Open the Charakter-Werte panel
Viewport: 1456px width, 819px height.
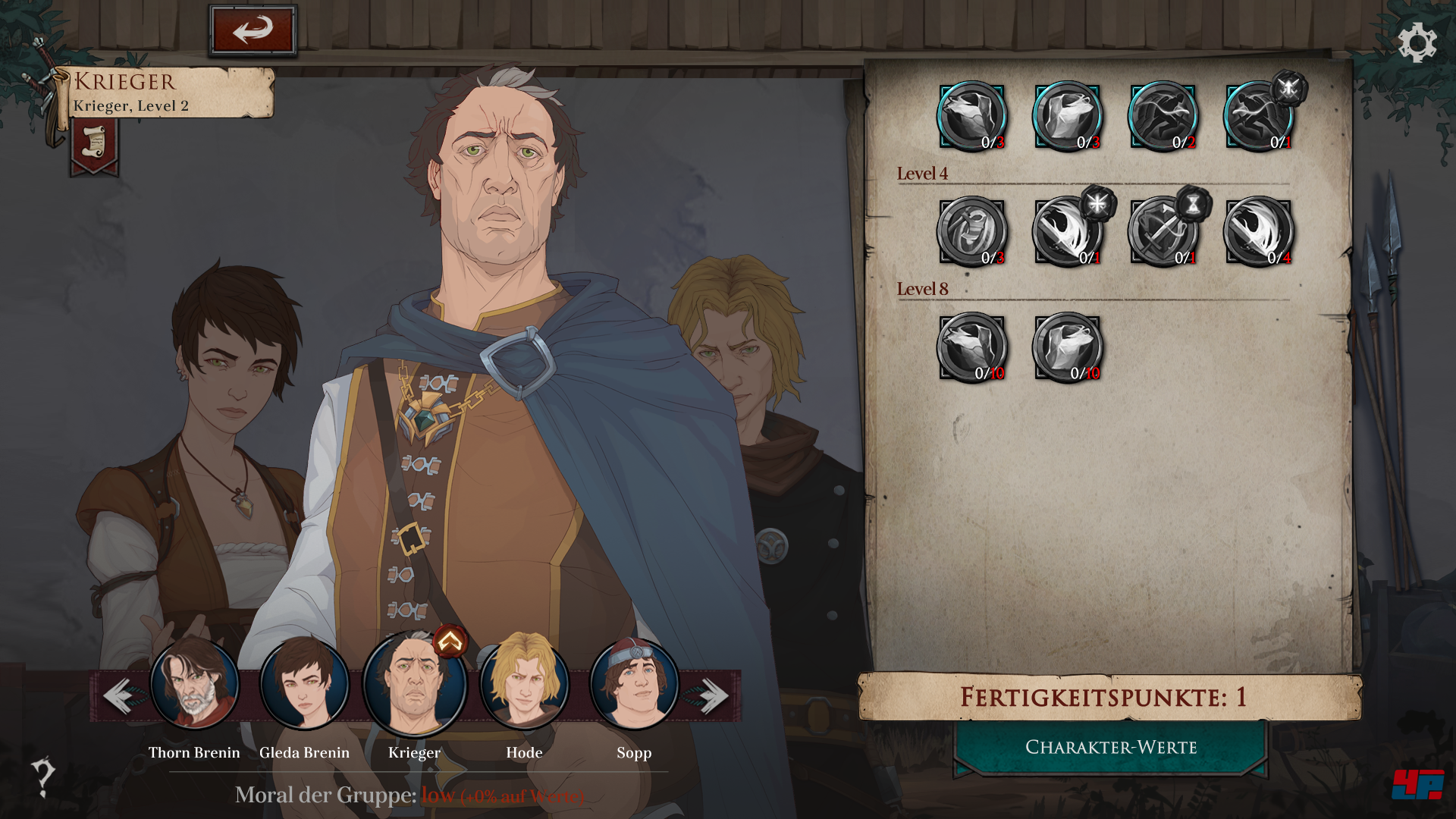click(1111, 747)
